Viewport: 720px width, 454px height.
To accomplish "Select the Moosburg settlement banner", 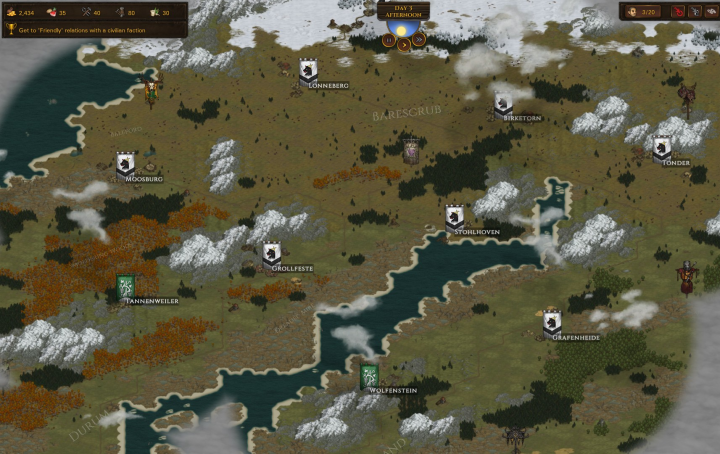I will click(125, 163).
